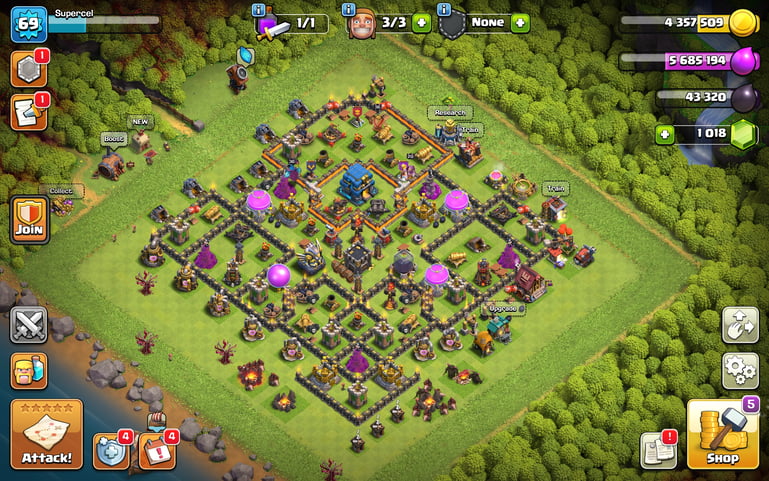The height and width of the screenshot is (481, 769).
Task: Click the level 69 experience badge
Action: (29, 23)
